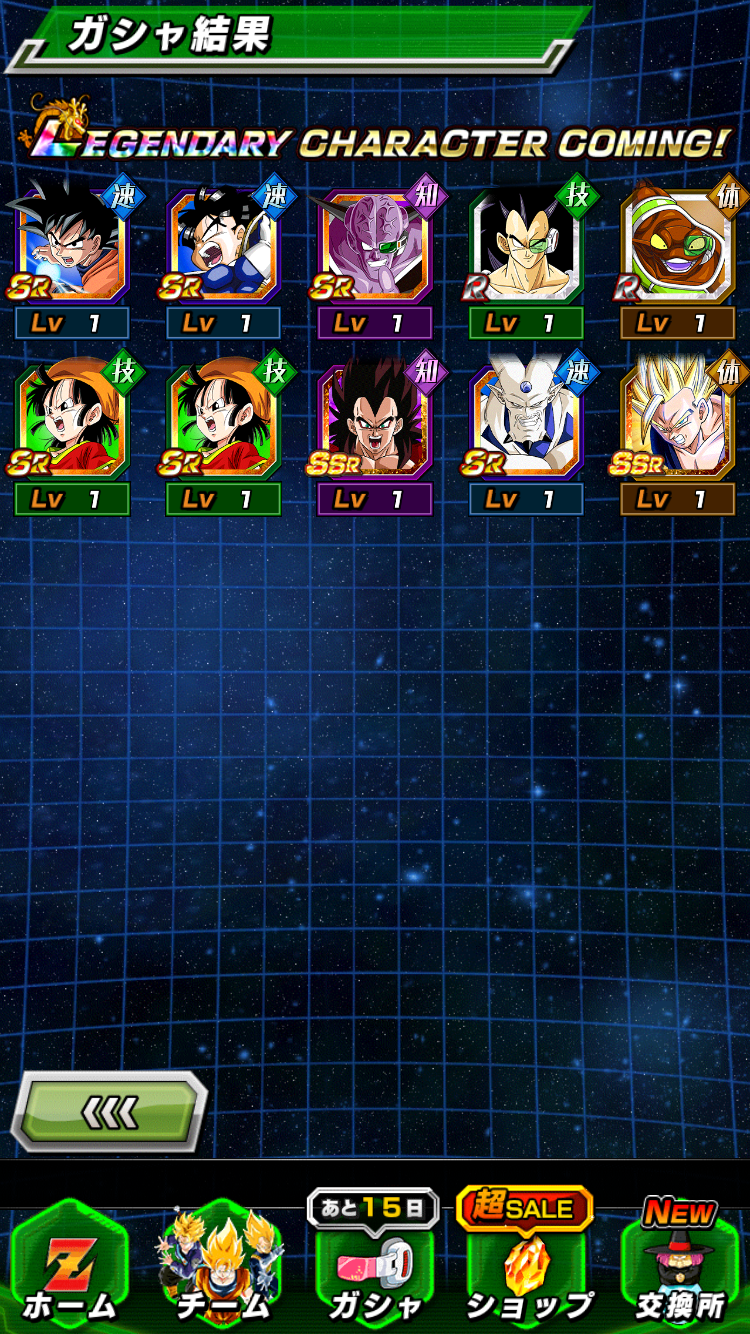The image size is (750, 1334).
Task: Open the Exchange marked NEW
Action: 680,1266
